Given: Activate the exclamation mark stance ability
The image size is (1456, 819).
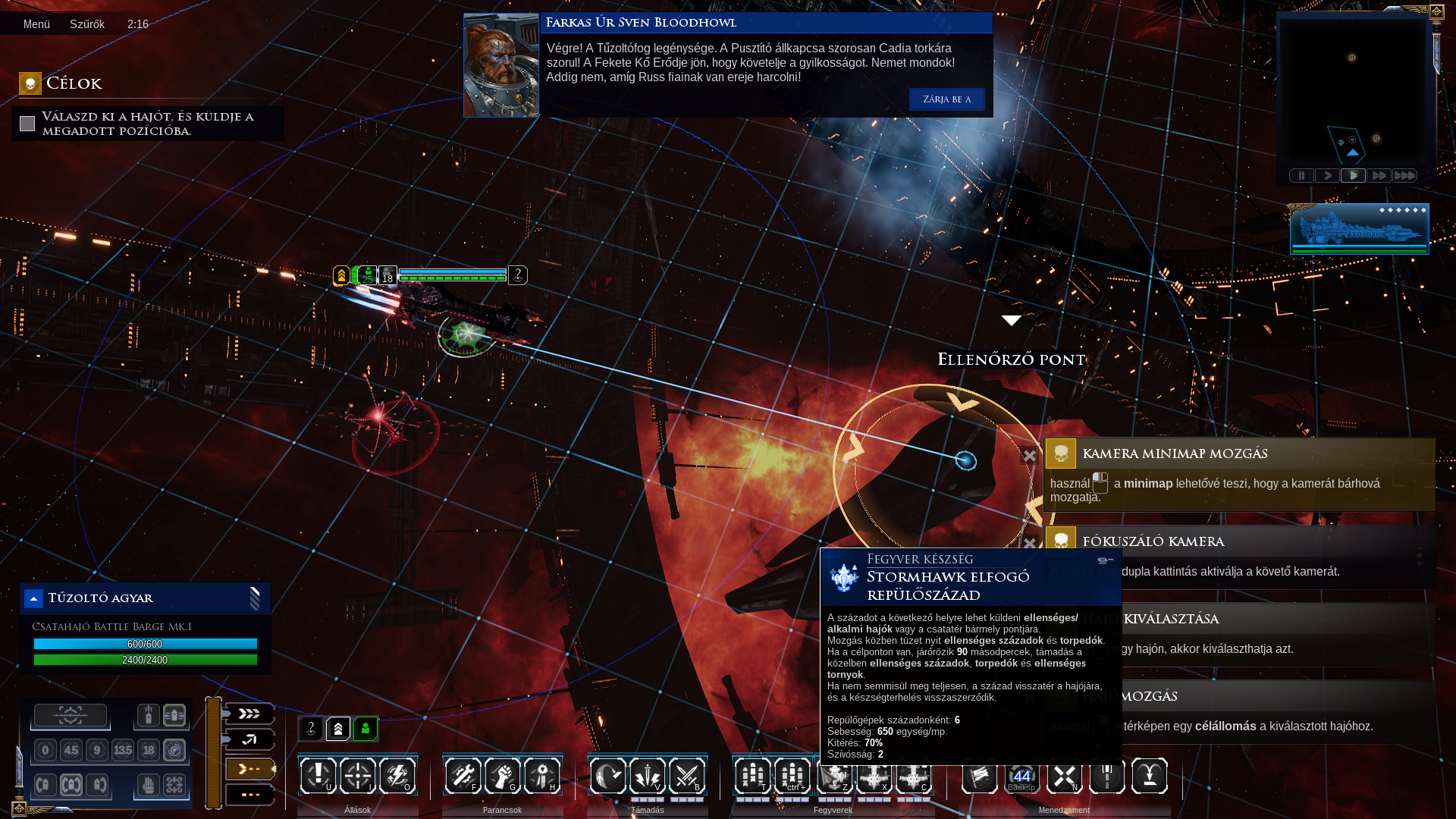Looking at the screenshot, I should tap(318, 776).
